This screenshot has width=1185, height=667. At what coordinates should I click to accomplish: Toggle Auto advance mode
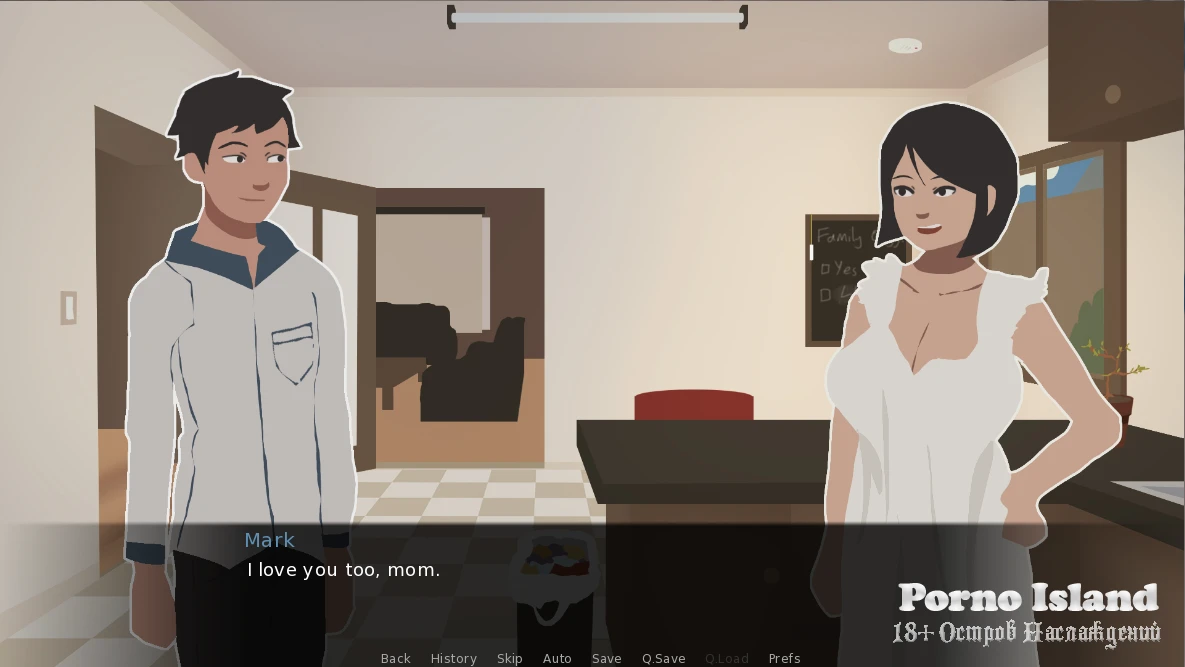557,658
